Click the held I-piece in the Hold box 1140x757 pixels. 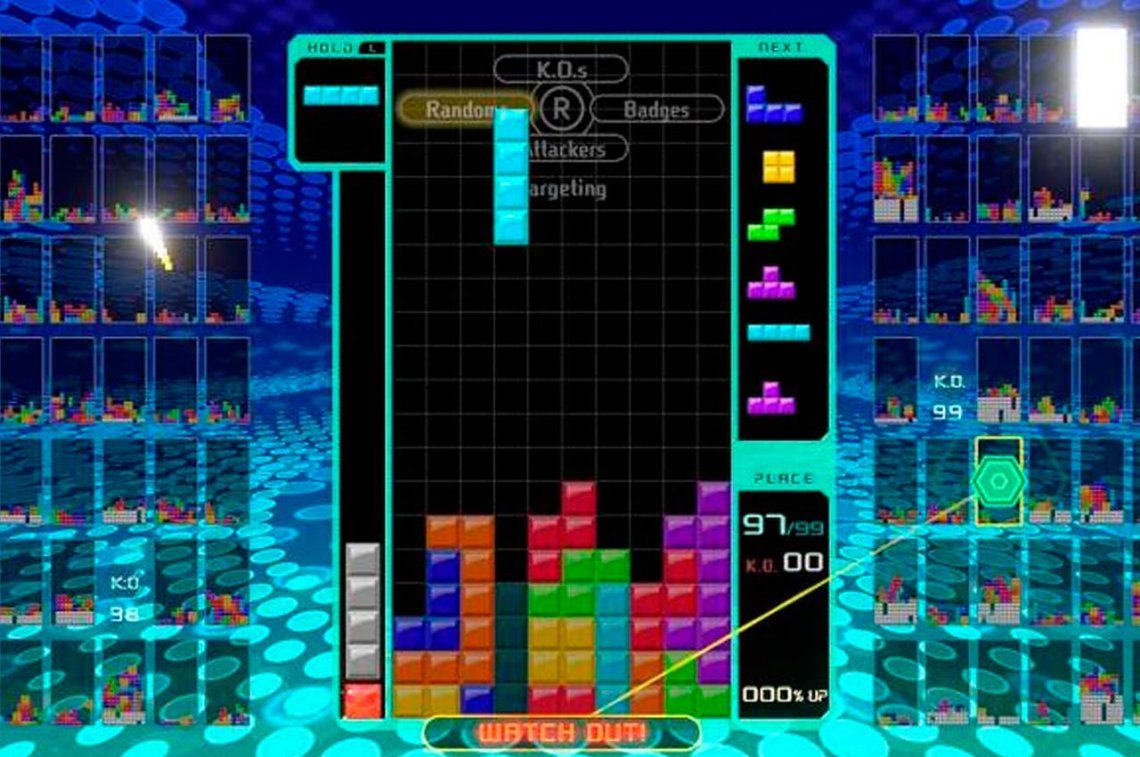point(341,96)
